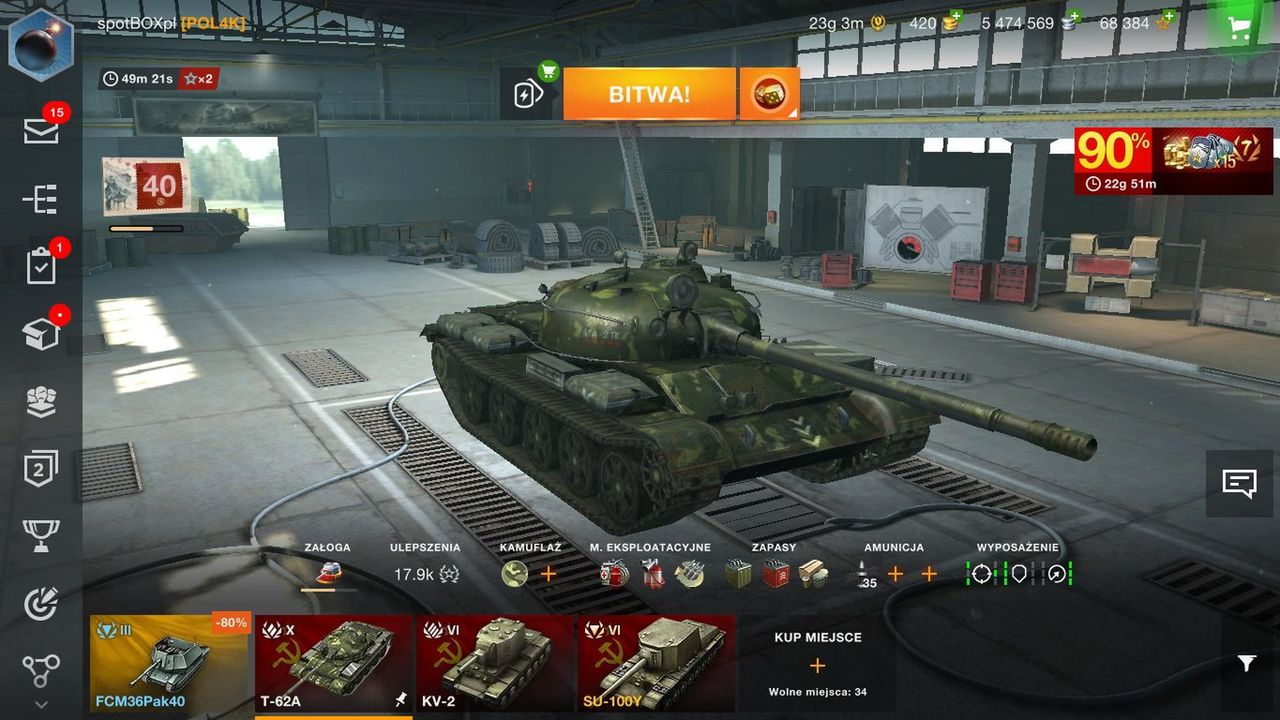Open the mail inbox with 15 notifications
This screenshot has height=720, width=1280.
[41, 130]
